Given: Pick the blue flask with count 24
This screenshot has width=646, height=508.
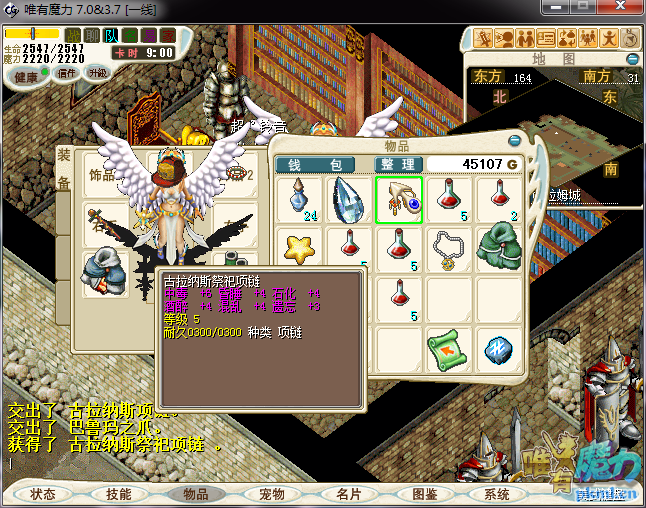Looking at the screenshot, I should point(299,199).
